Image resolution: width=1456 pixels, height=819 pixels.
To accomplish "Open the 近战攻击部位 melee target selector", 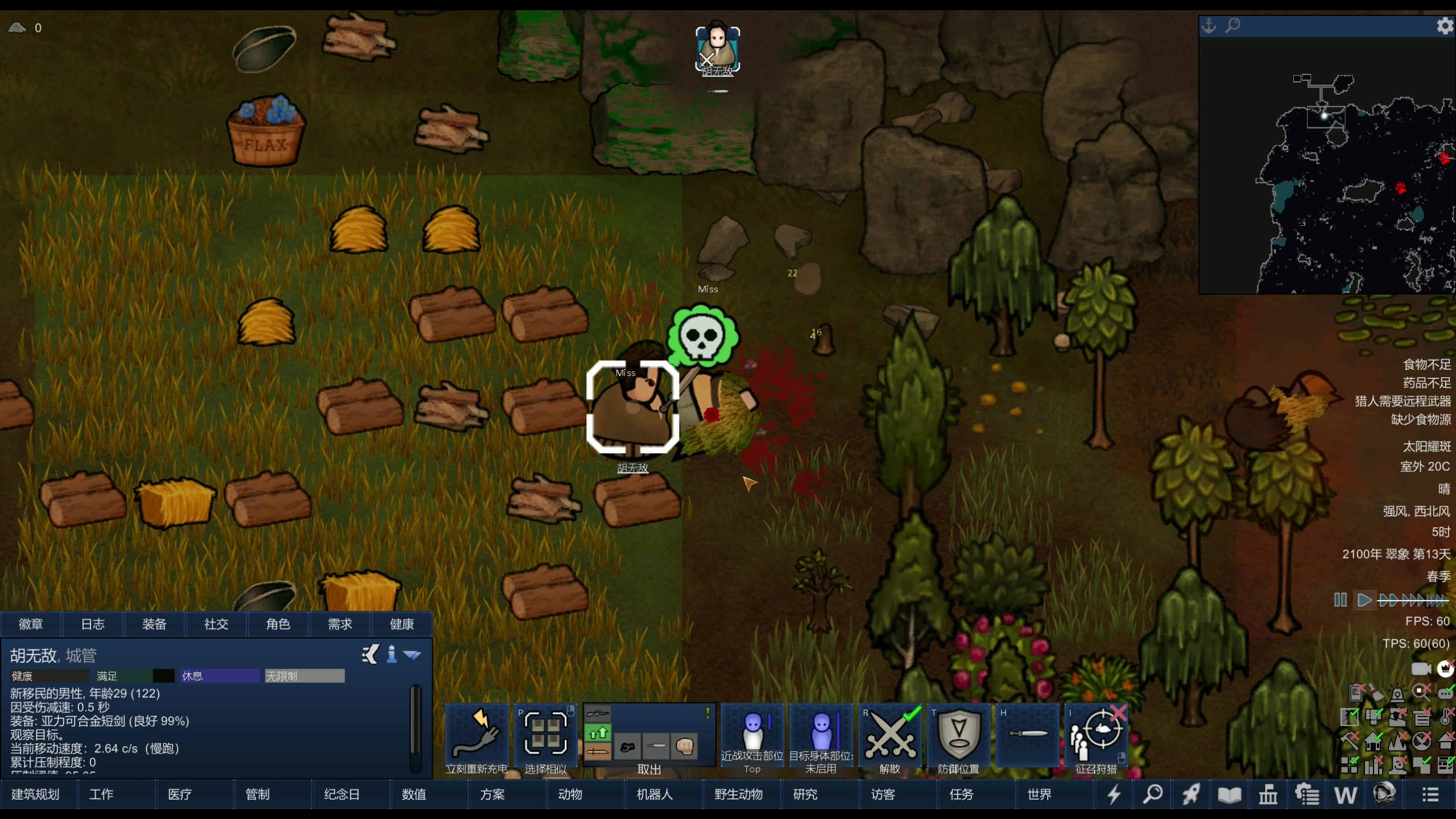I will point(752,737).
